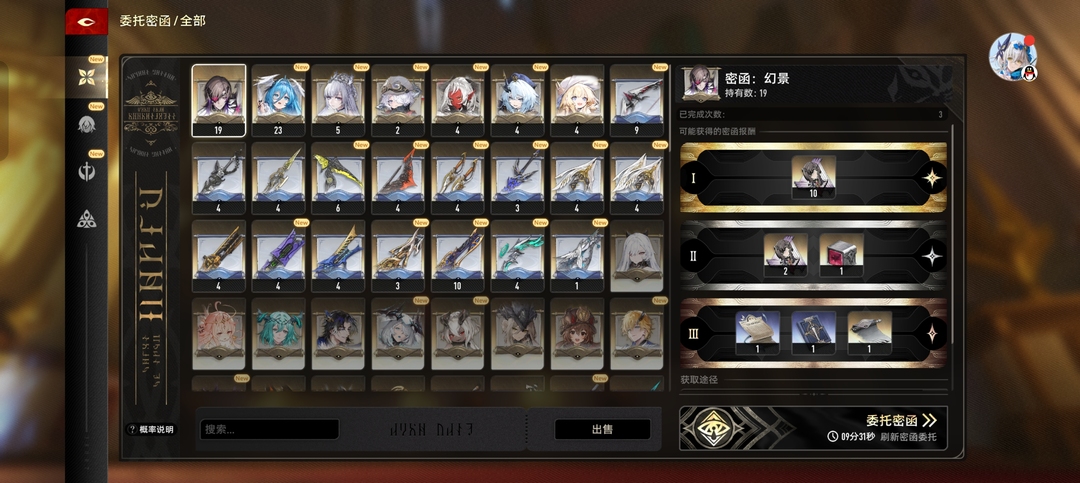1080x483 pixels.
Task: Click the red back button at top-left
Action: coord(86,22)
